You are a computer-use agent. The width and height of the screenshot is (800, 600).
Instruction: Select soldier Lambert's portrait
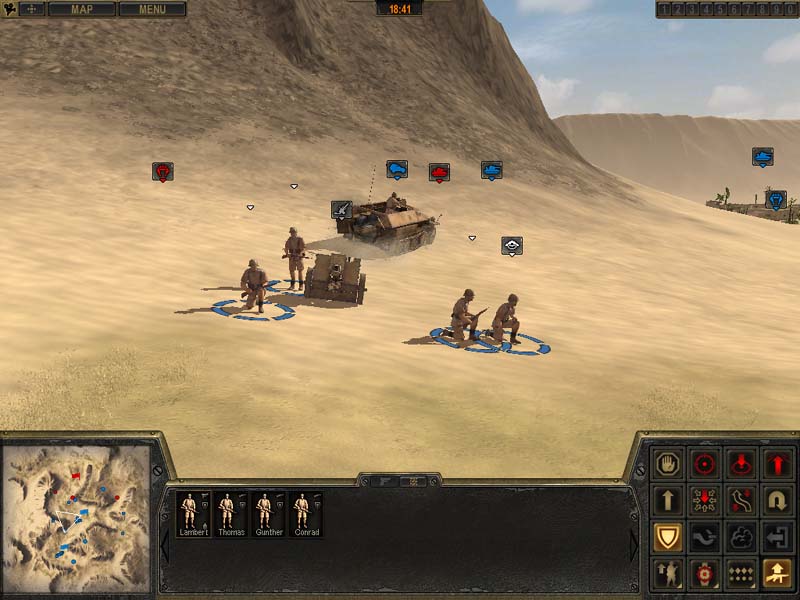point(192,513)
